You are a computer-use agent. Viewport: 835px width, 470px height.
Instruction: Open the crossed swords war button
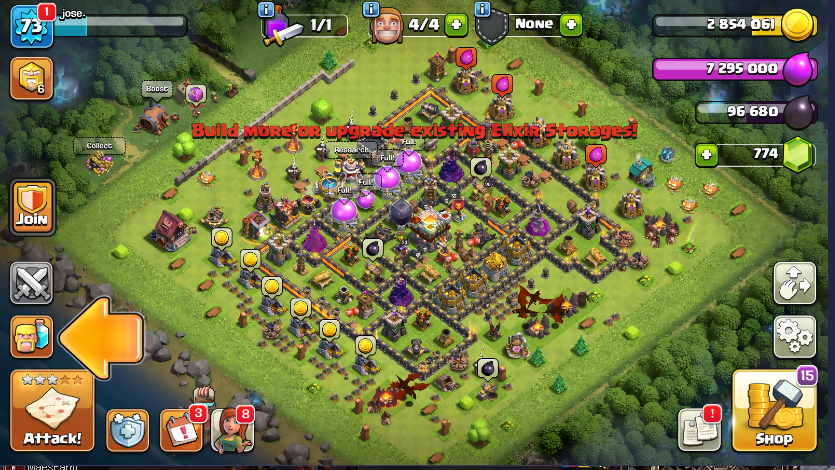31,282
